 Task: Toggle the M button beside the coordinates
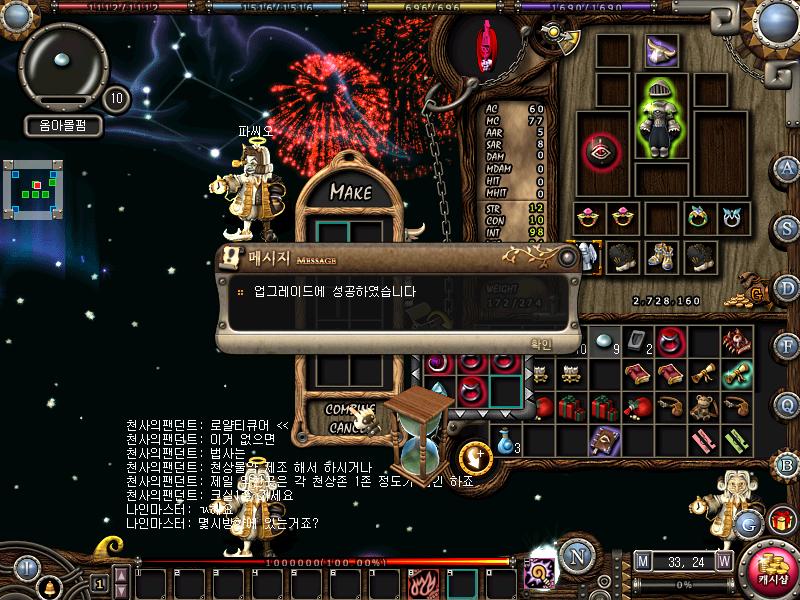click(x=642, y=561)
